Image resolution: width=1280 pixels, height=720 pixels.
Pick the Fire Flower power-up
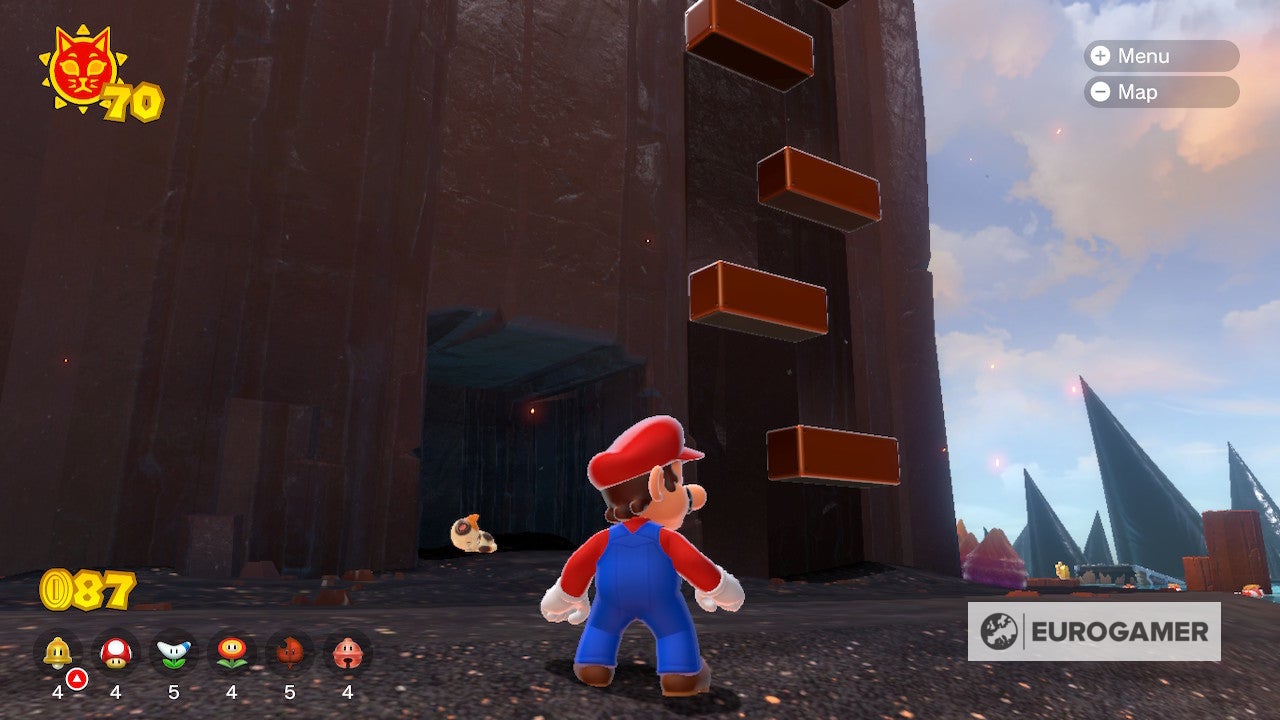(x=232, y=653)
